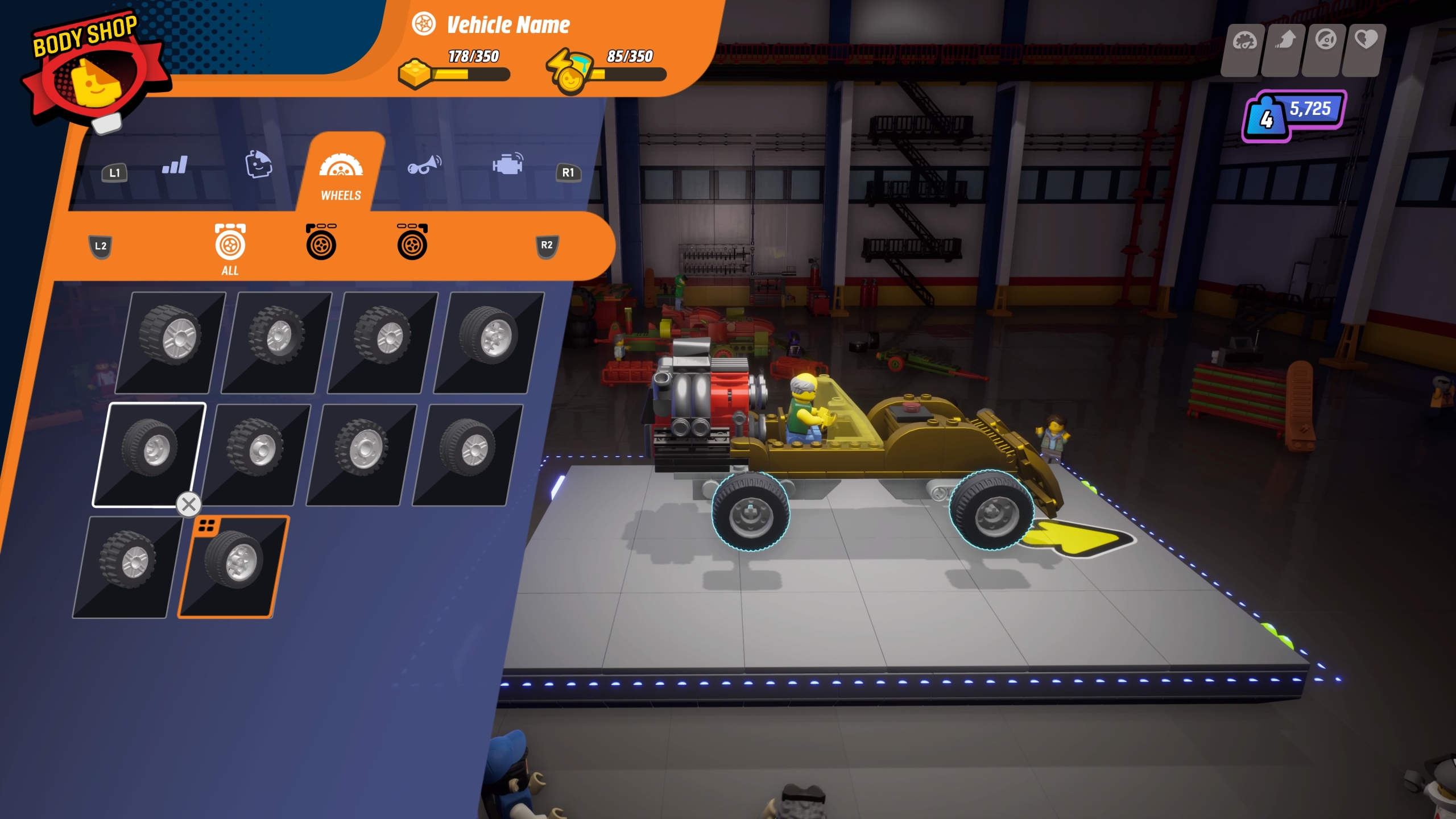Filter wheels by left-bracket wheel icon
This screenshot has width=1456, height=819.
click(321, 242)
